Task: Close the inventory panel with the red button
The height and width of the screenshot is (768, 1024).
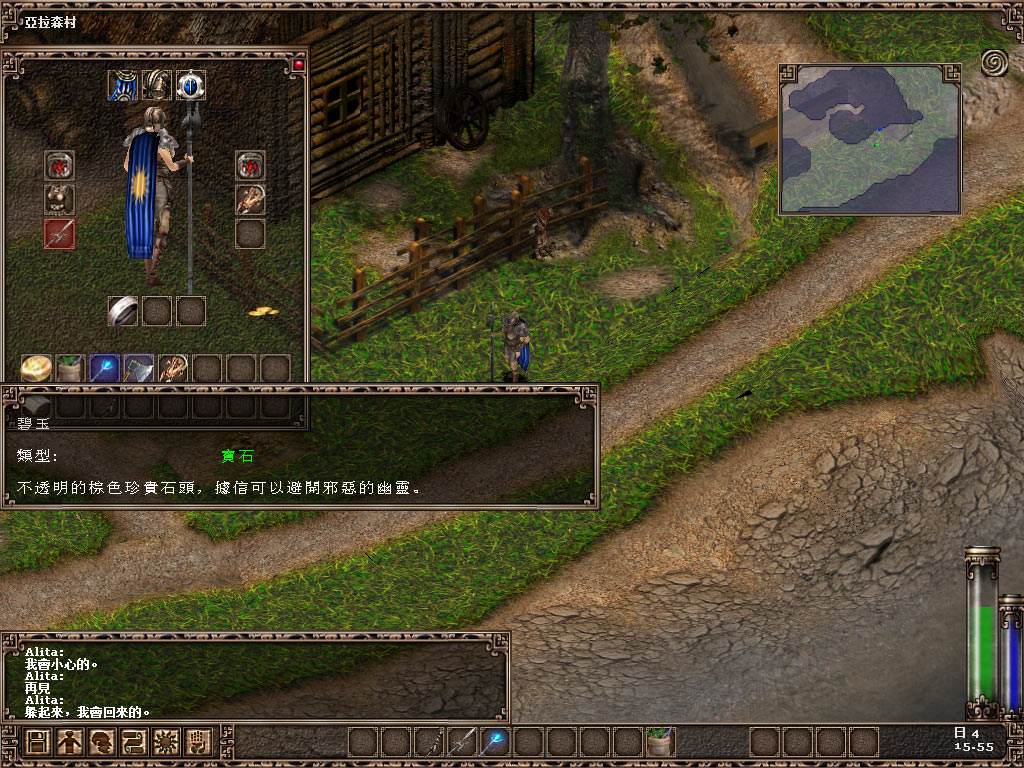Action: tap(298, 65)
